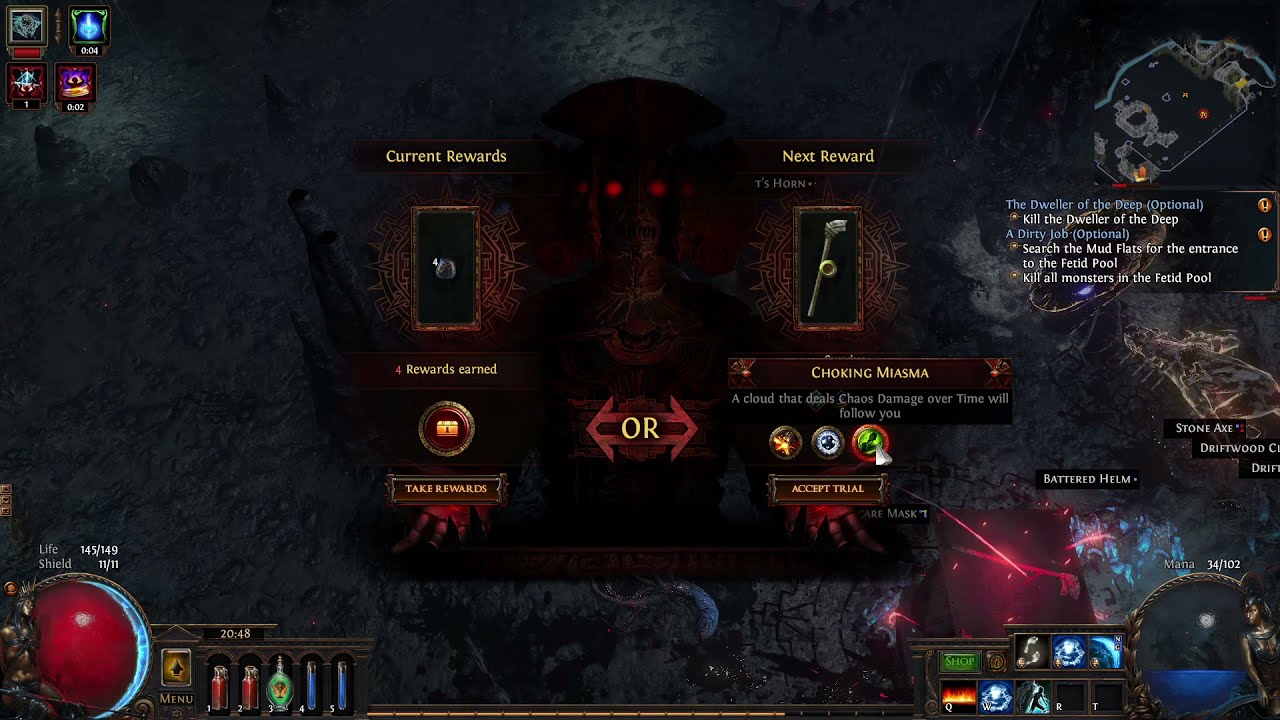Screen dimensions: 1280x720
Task: Inspect the blue ring trial modifier icon
Action: (x=828, y=442)
